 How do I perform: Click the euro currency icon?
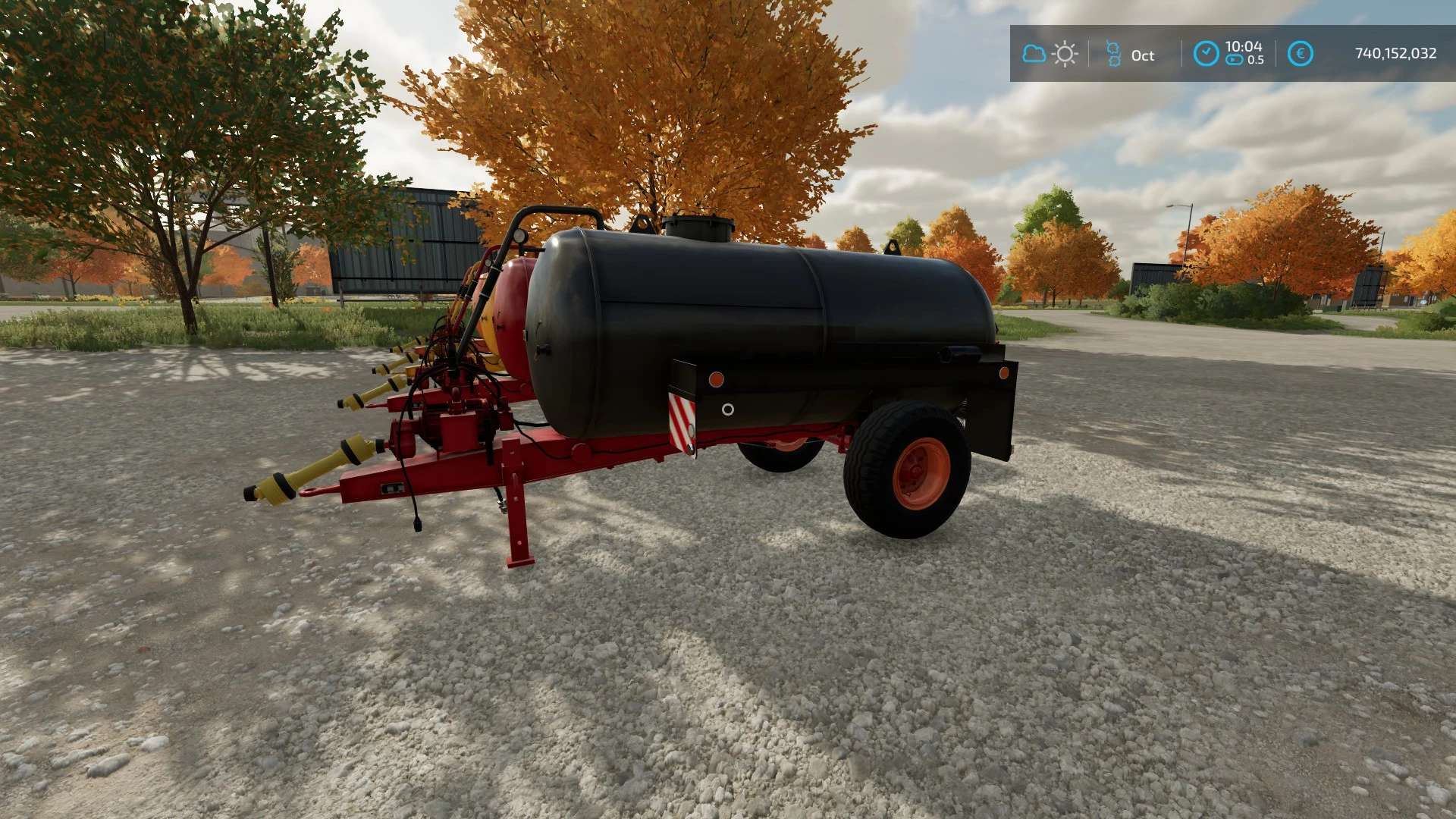click(1300, 54)
